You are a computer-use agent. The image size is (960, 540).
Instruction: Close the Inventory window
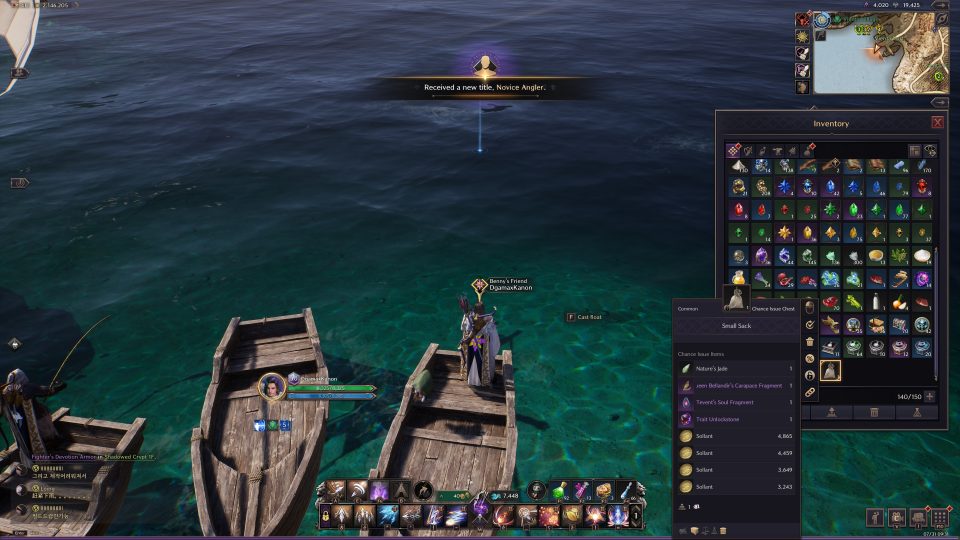[937, 122]
